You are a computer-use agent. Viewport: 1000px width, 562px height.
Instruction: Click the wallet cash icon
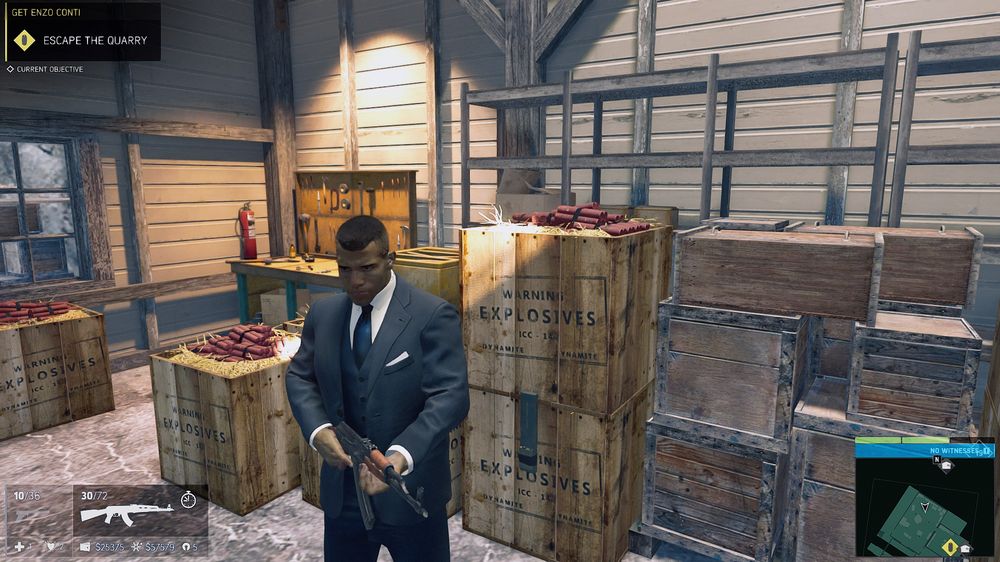85,547
